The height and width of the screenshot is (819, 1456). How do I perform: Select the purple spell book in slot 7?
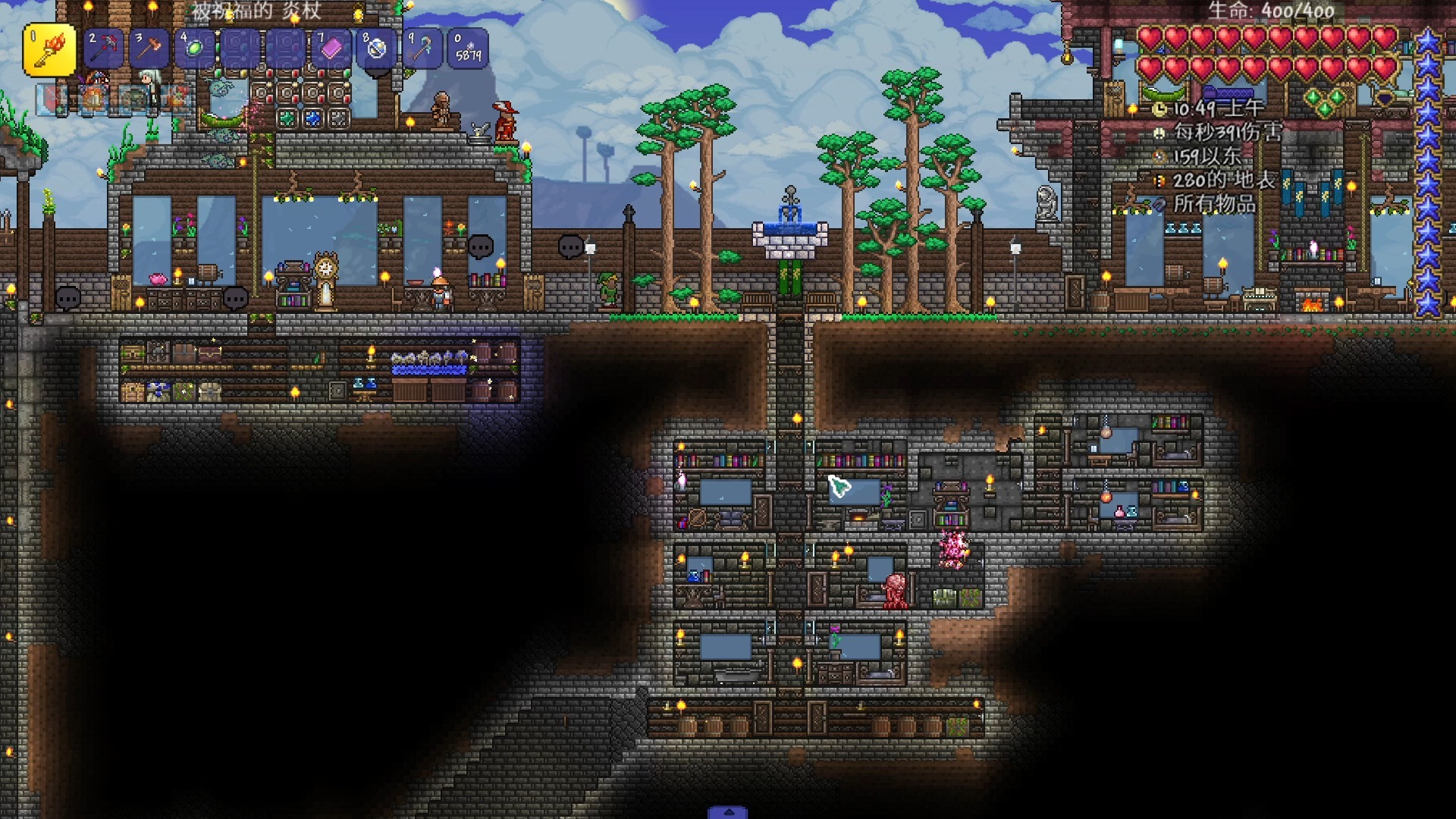click(x=331, y=49)
